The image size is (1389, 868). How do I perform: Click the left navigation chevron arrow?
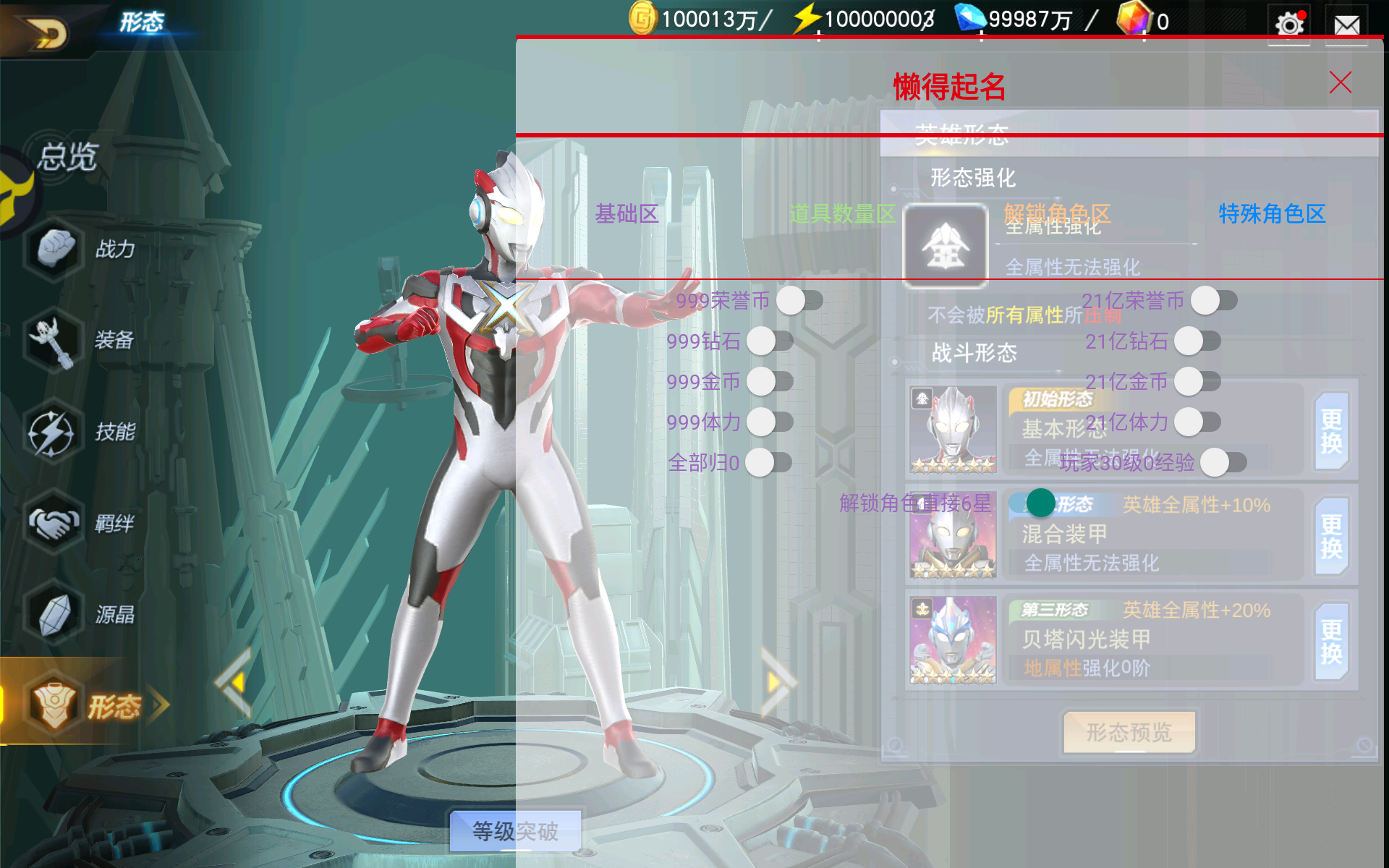[231, 683]
